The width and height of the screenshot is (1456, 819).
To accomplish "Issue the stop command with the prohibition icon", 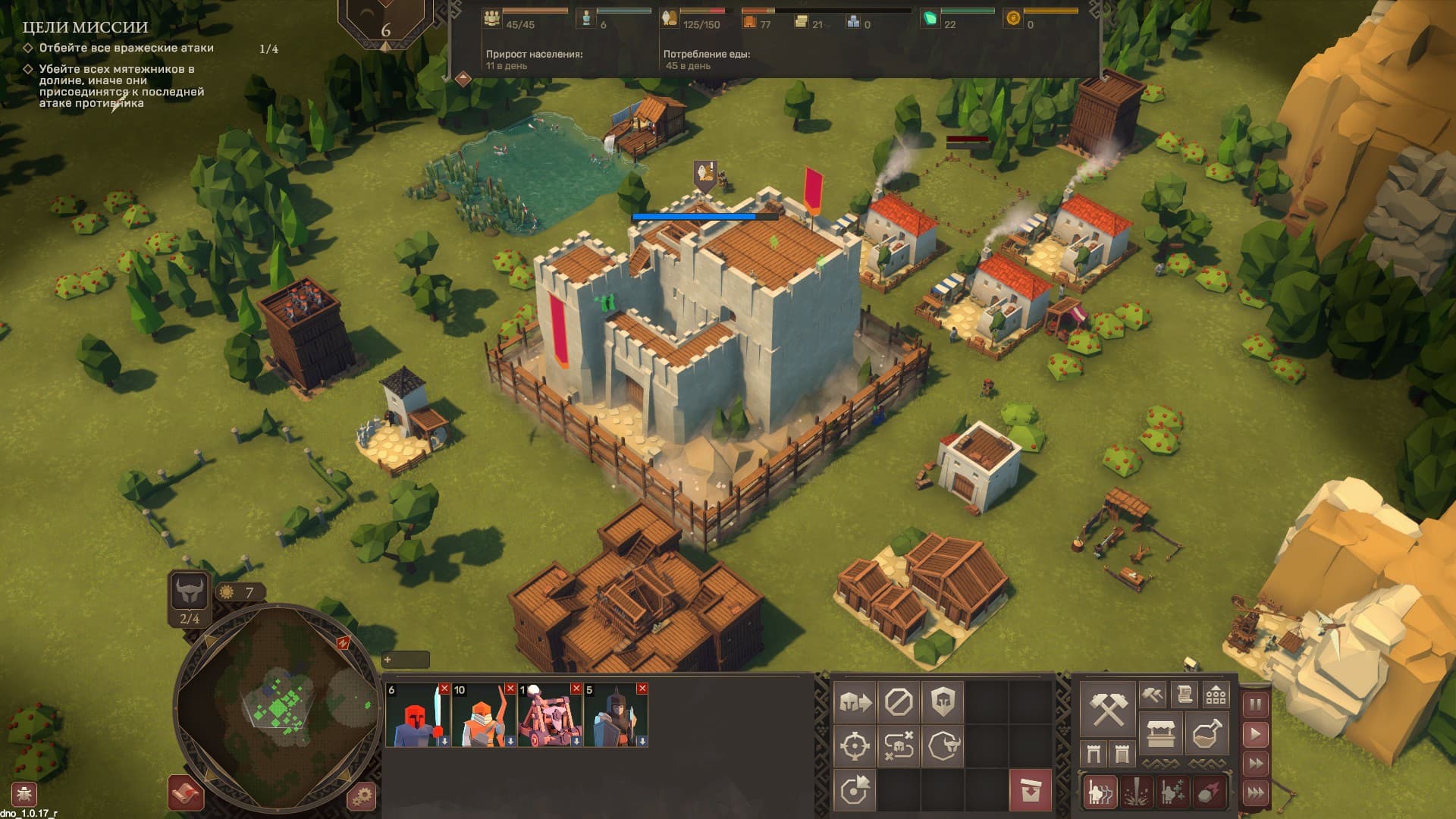I will 899,702.
